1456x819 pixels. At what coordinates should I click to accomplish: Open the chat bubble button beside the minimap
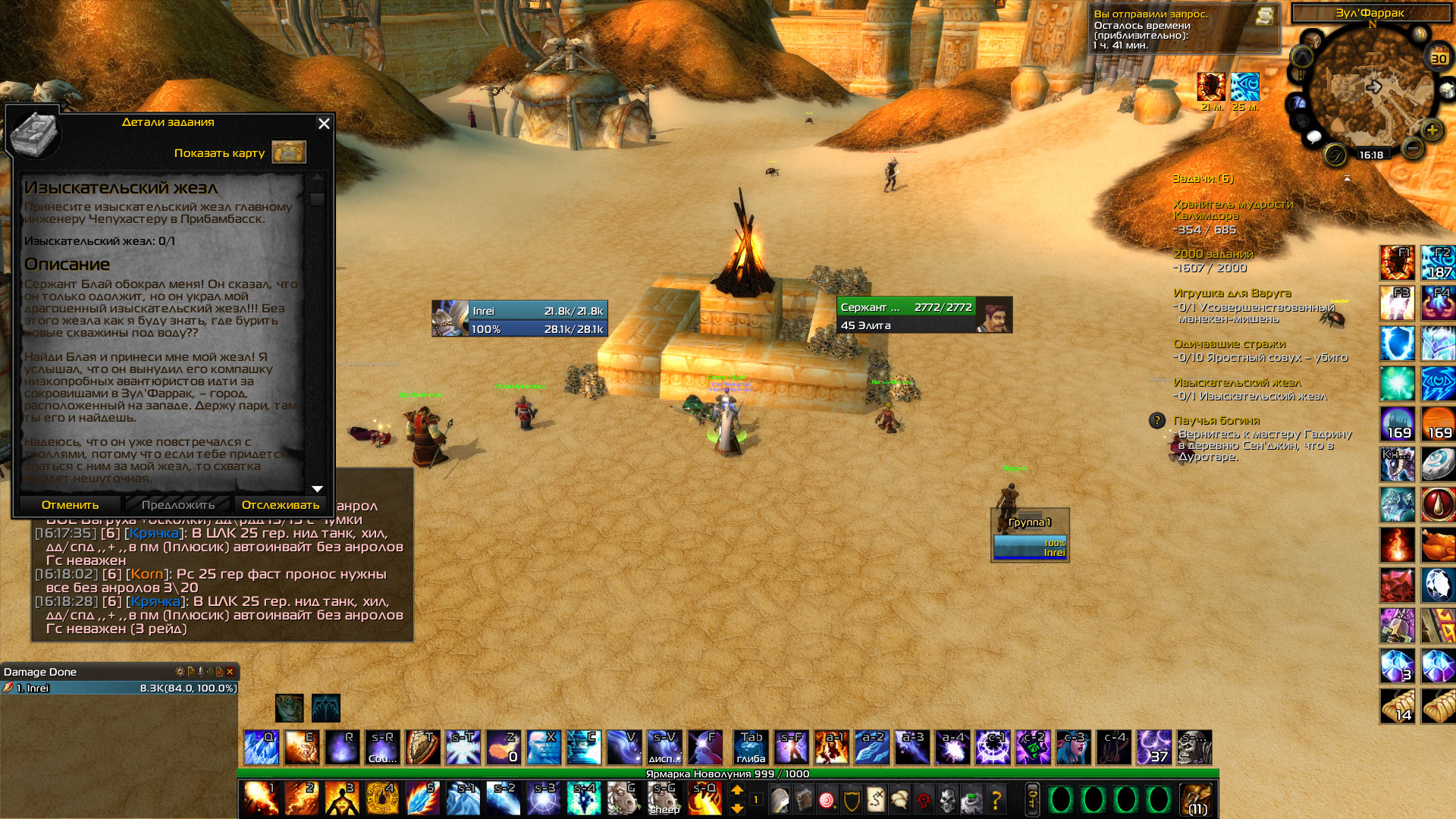coord(1314,137)
